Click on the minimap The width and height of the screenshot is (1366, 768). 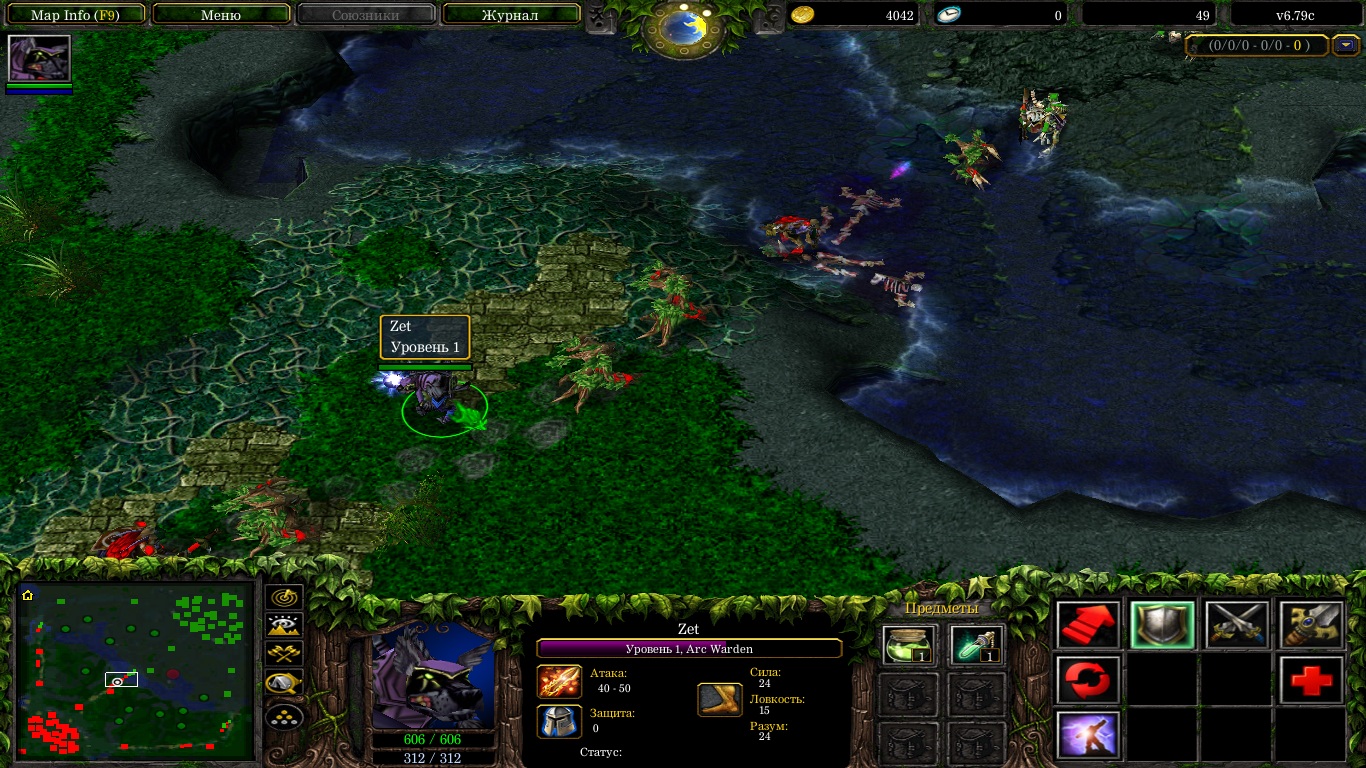[x=135, y=671]
